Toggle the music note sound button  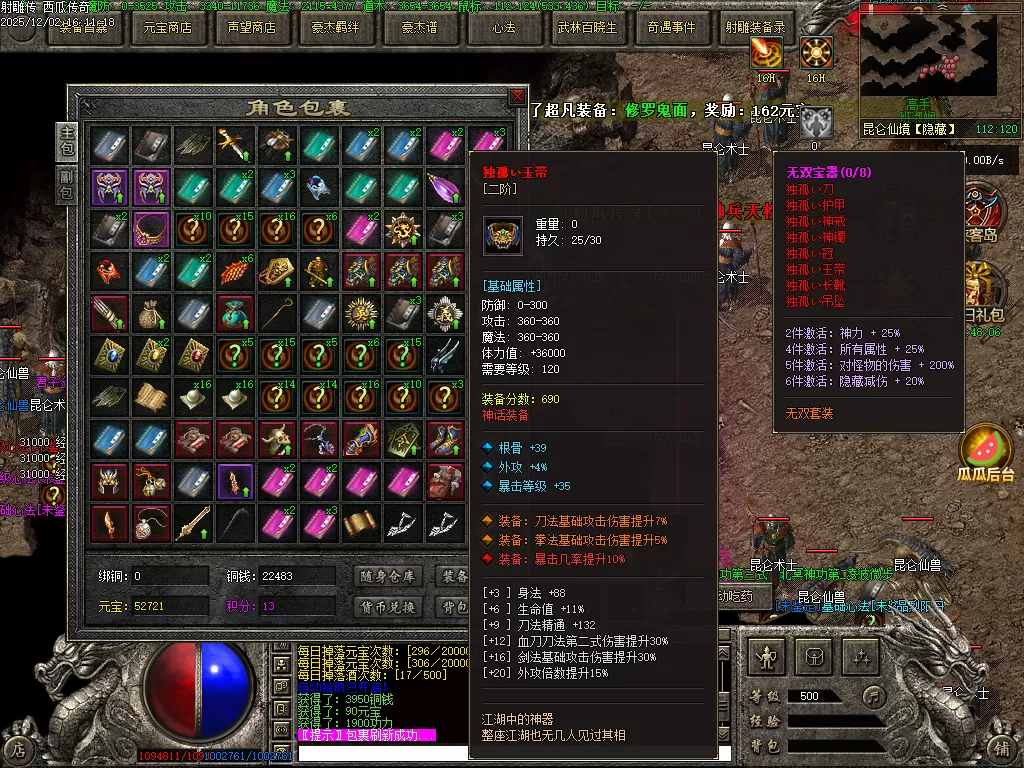tap(875, 696)
